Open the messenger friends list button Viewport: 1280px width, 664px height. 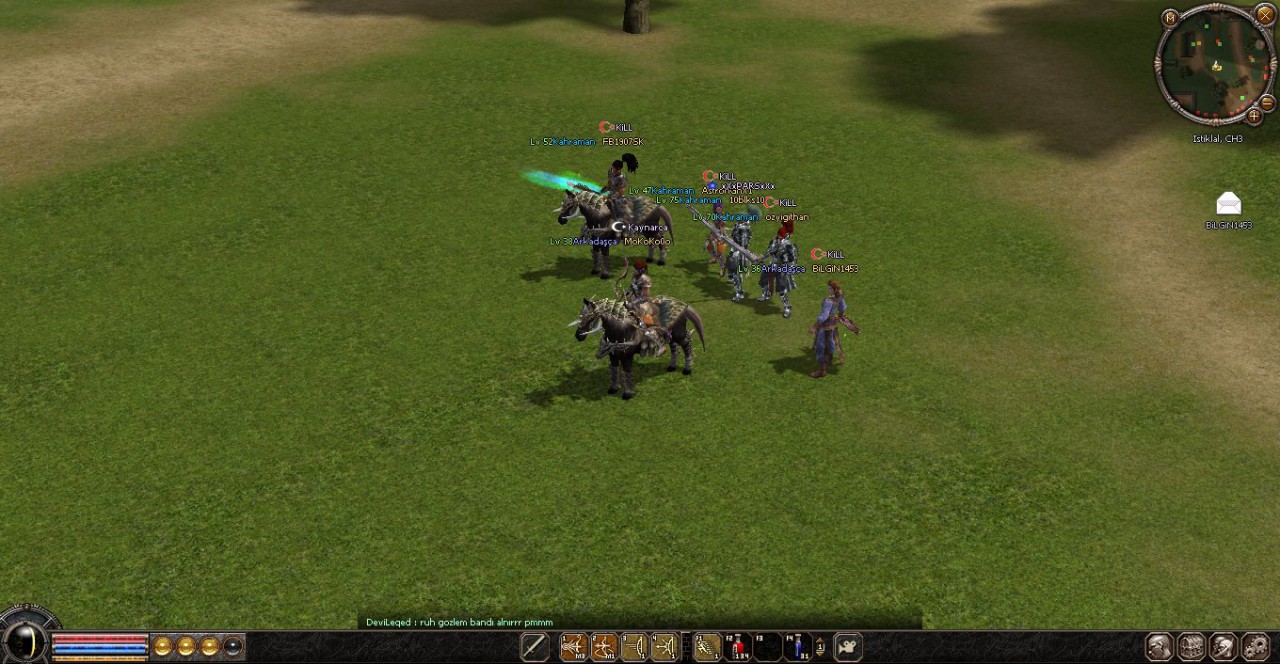click(1223, 647)
